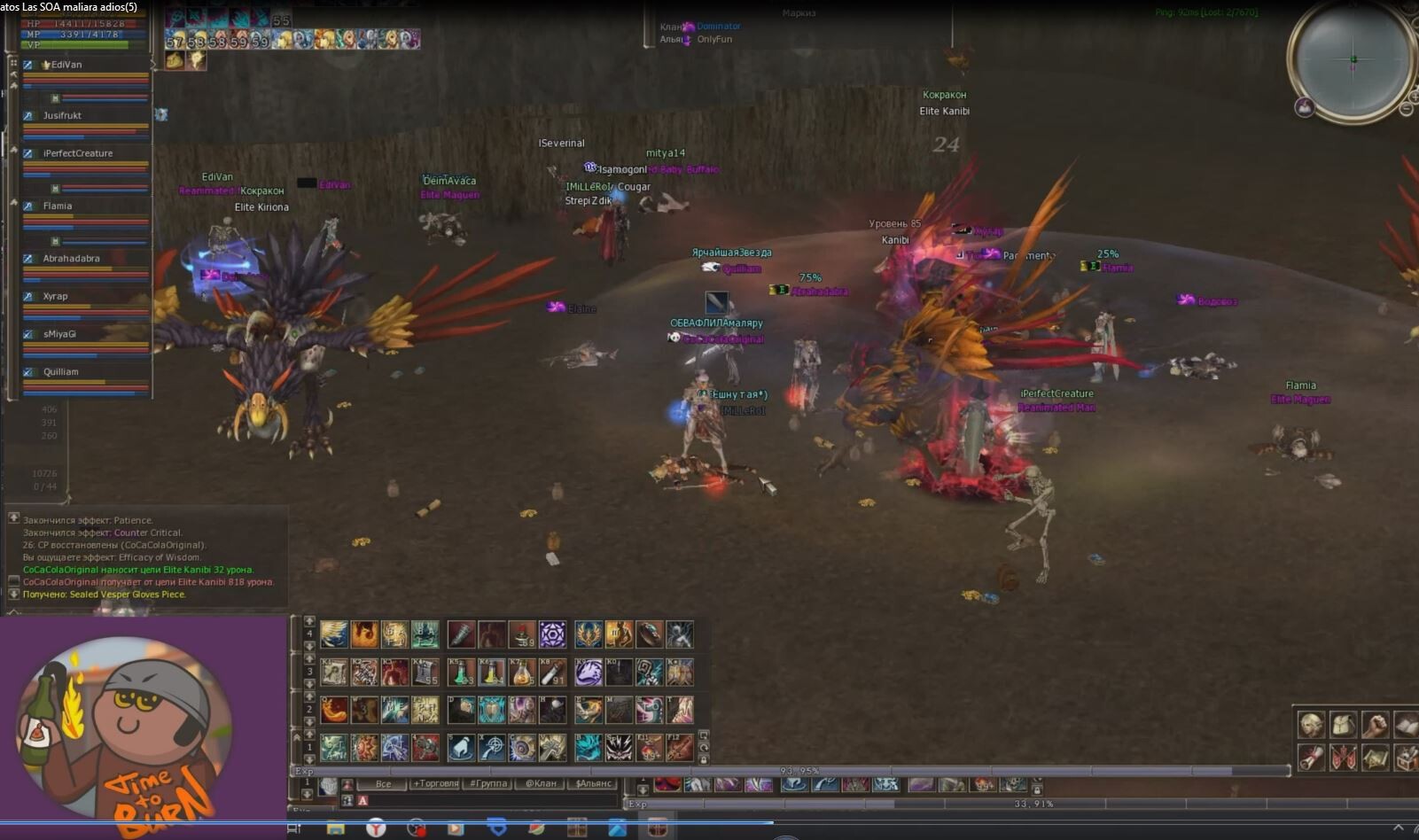The width and height of the screenshot is (1419, 840).
Task: Use the purple hexagram skill icon
Action: (552, 634)
